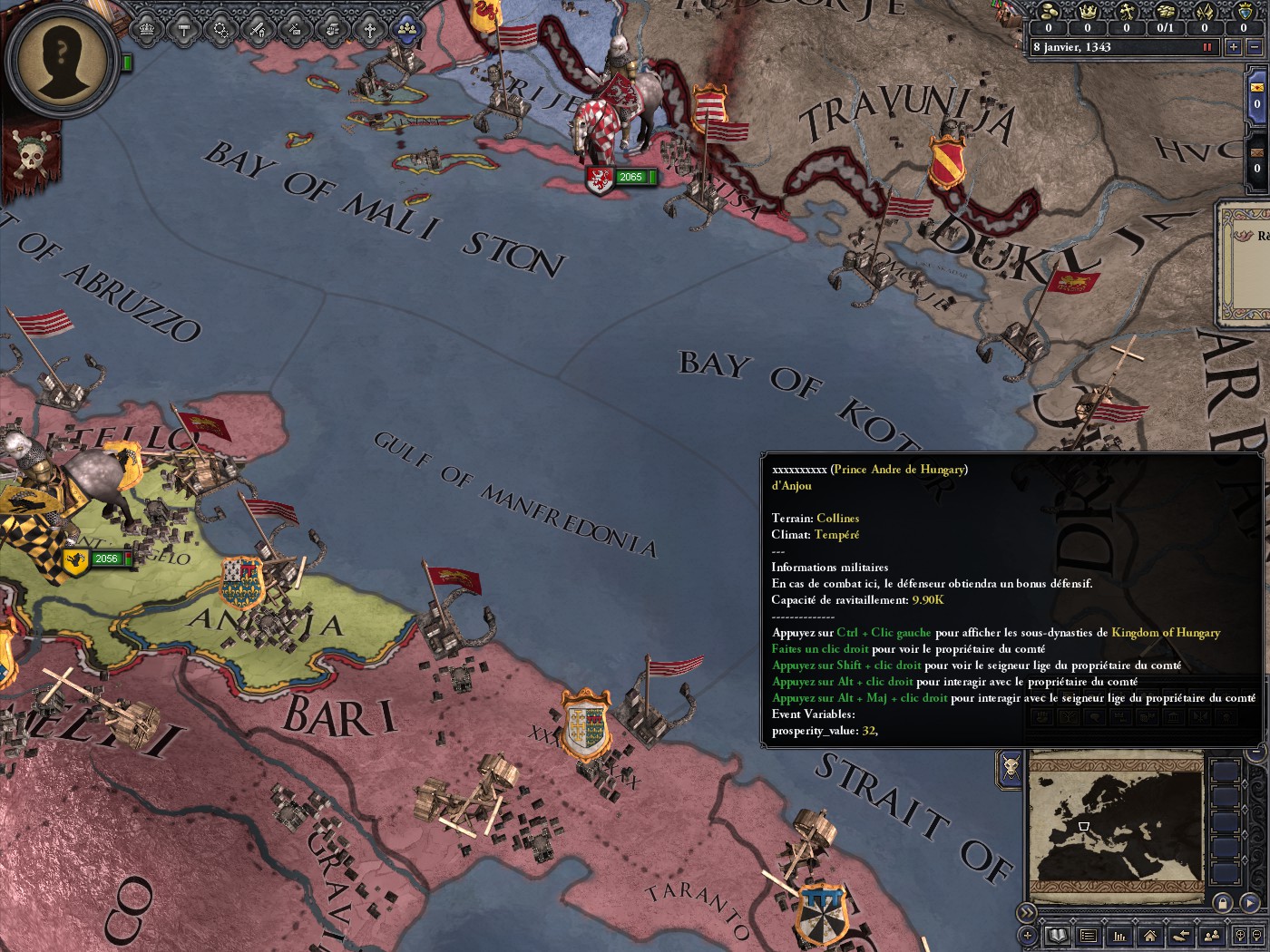
Task: Open the religion screen via the cross icon
Action: tap(368, 29)
